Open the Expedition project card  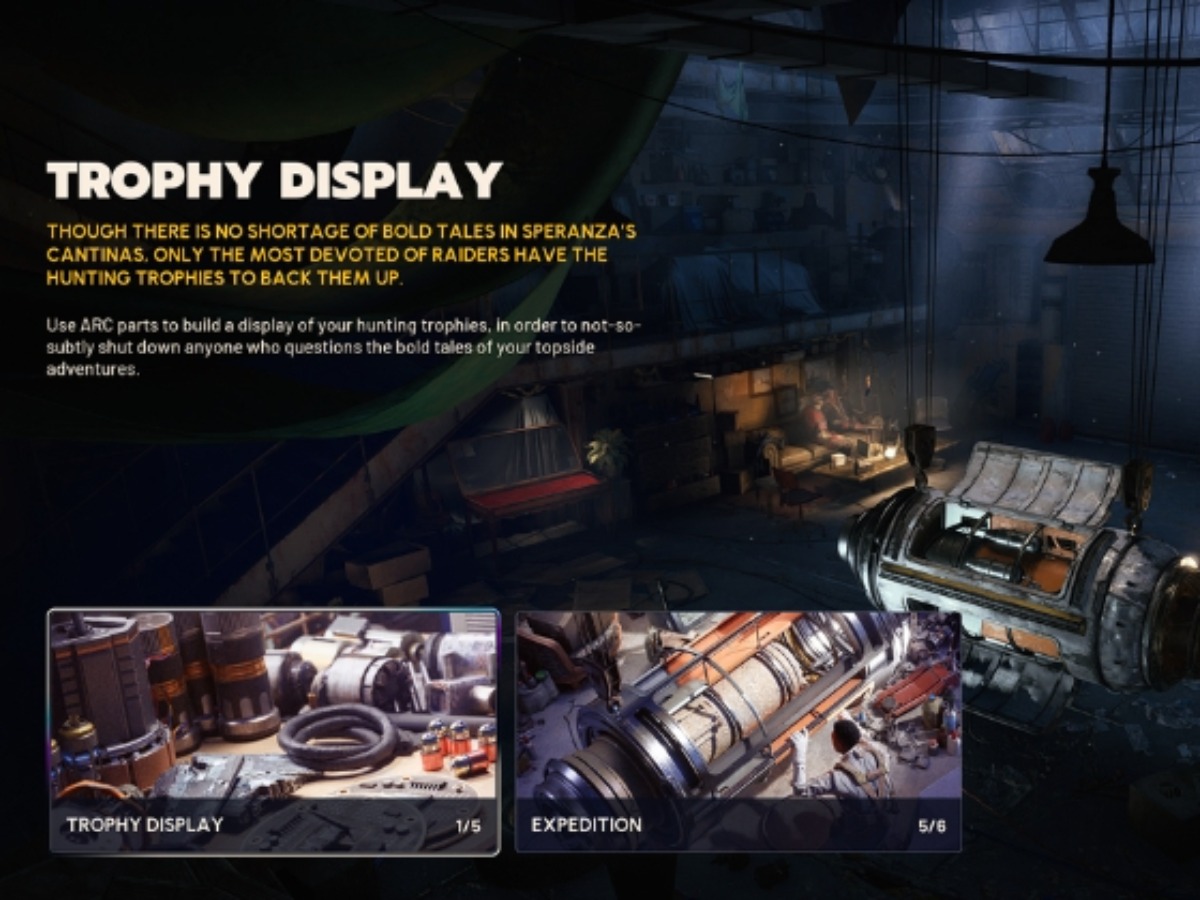click(738, 731)
